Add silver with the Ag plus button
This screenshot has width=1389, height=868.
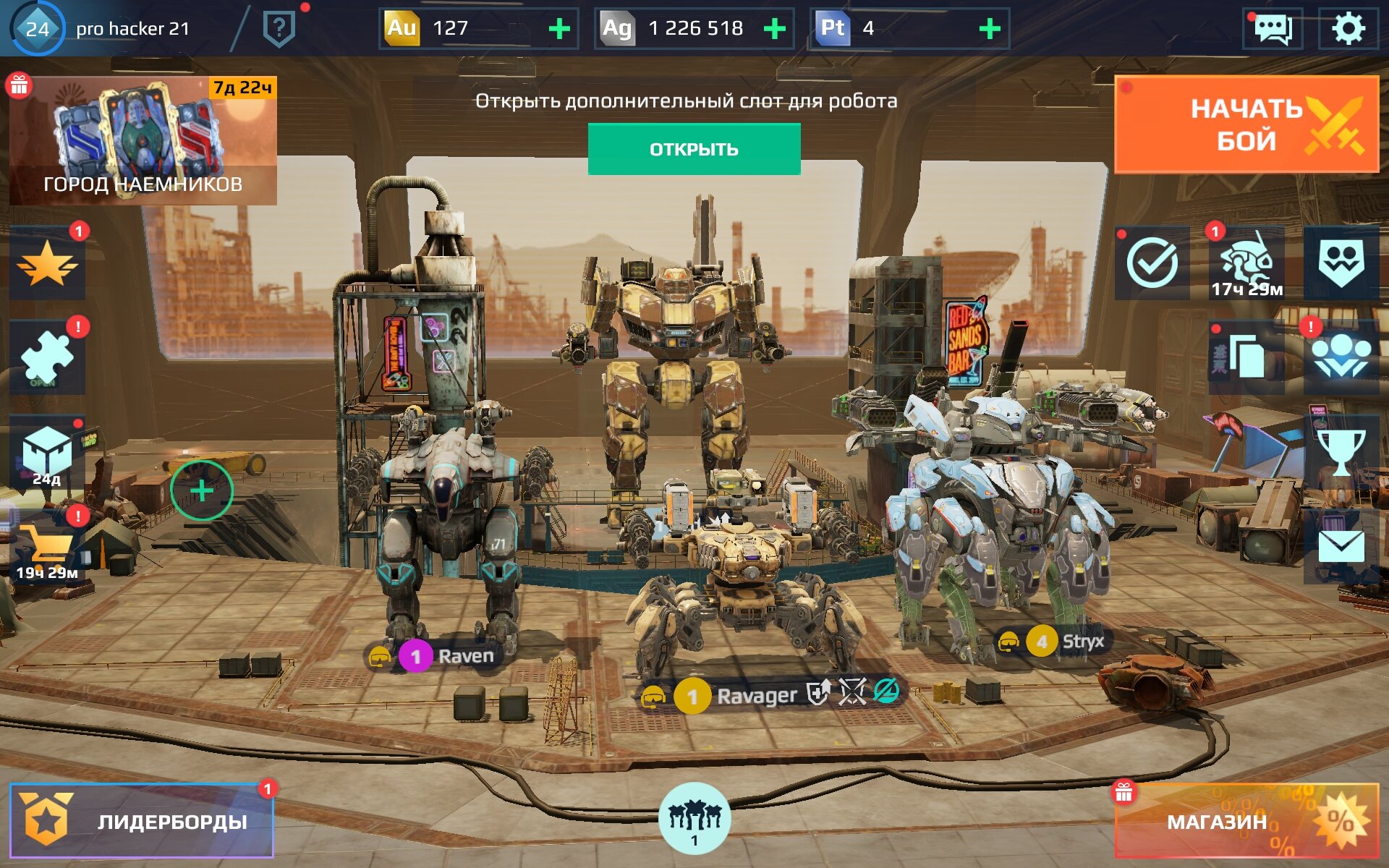(x=774, y=29)
